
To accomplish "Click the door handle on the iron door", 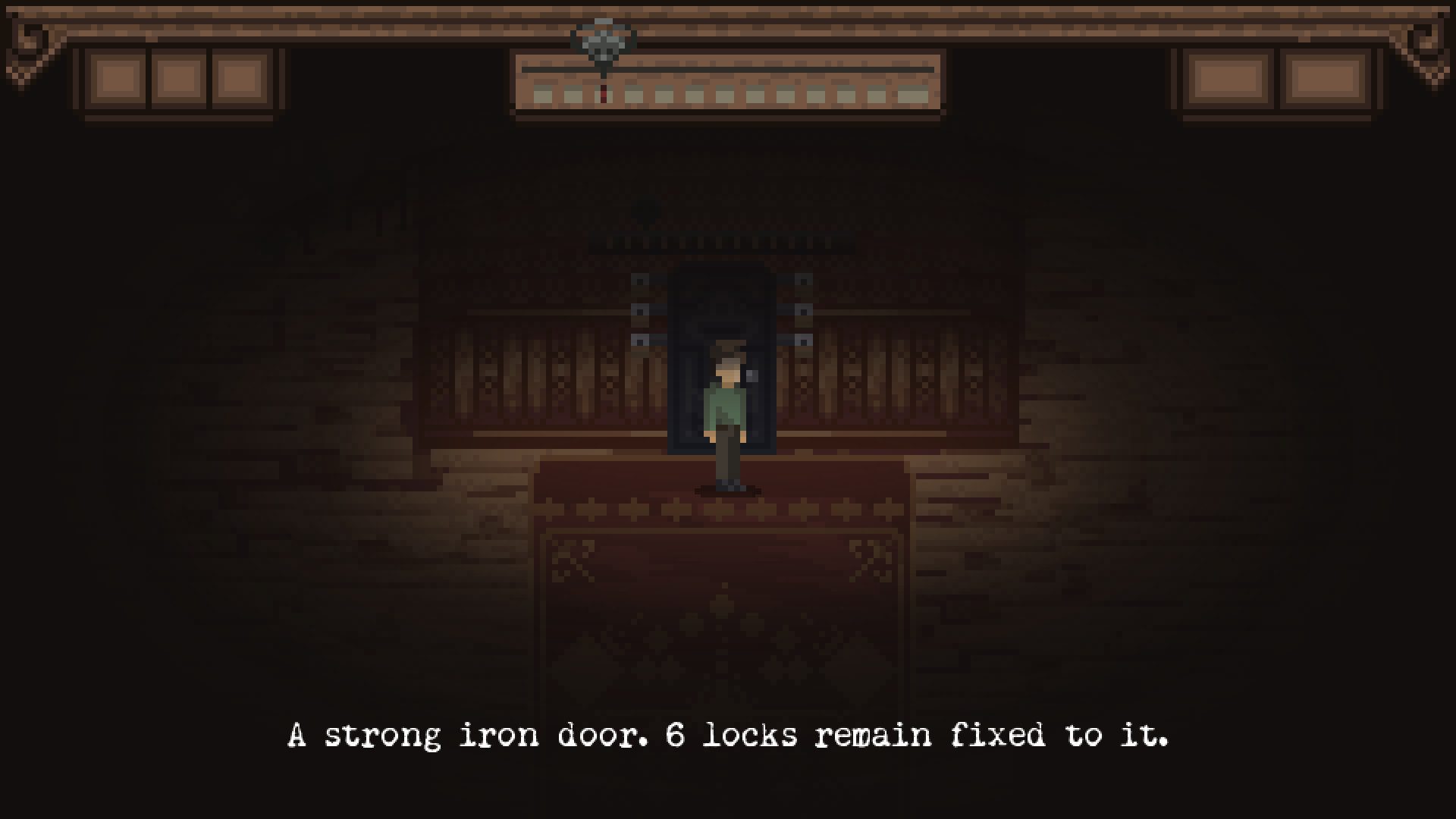I will (x=751, y=375).
